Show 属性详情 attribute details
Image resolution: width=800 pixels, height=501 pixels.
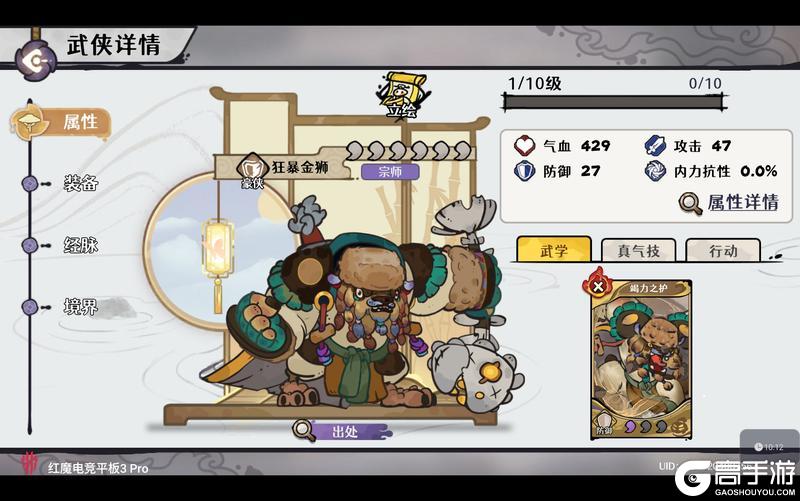[729, 202]
